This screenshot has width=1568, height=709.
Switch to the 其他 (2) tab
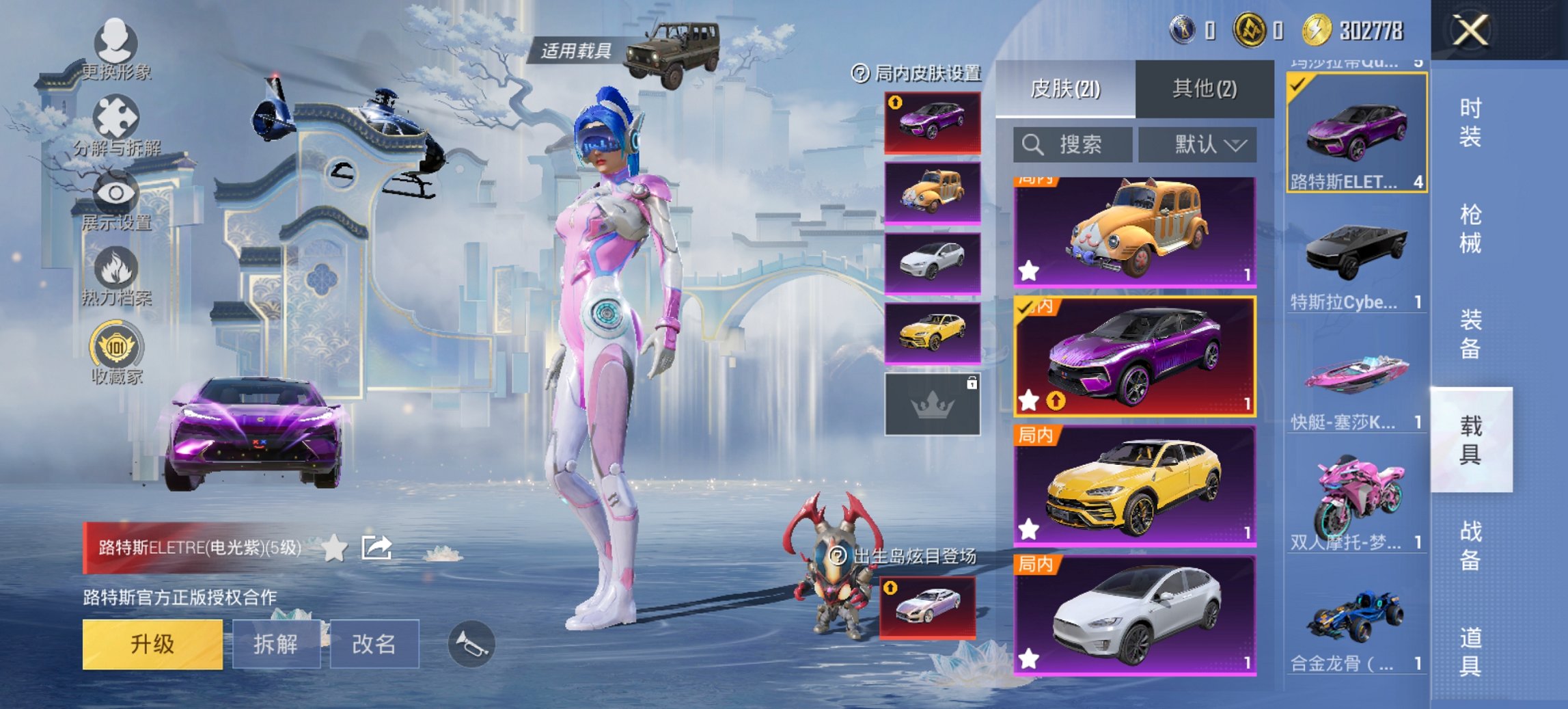click(x=1205, y=89)
